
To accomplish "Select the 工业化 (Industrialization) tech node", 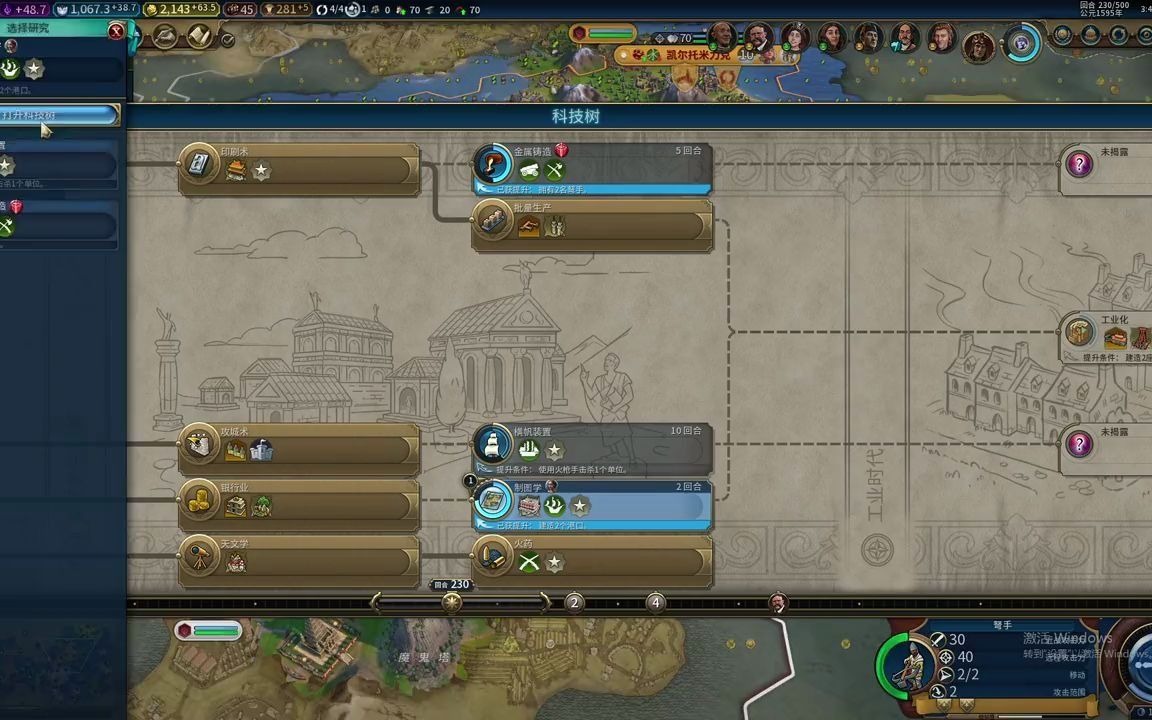I will [x=1106, y=336].
